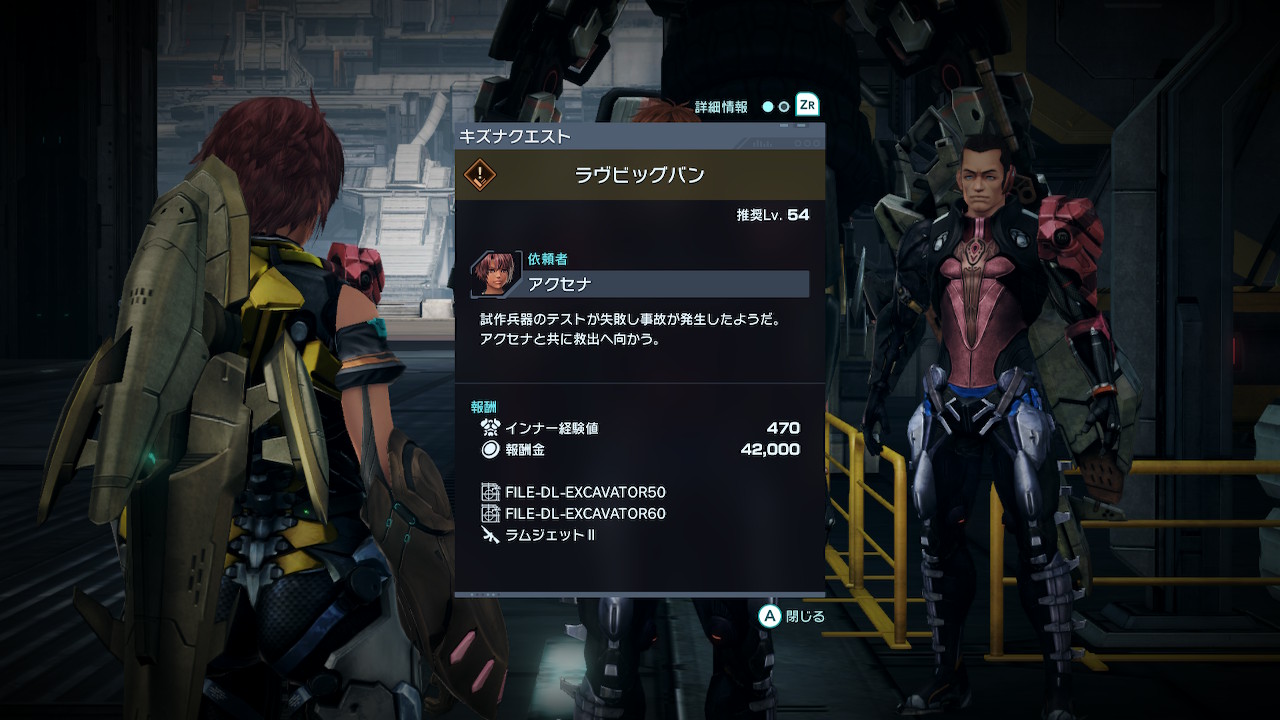1280x720 pixels.
Task: Click the アクセナ requester portrait
Action: (496, 274)
